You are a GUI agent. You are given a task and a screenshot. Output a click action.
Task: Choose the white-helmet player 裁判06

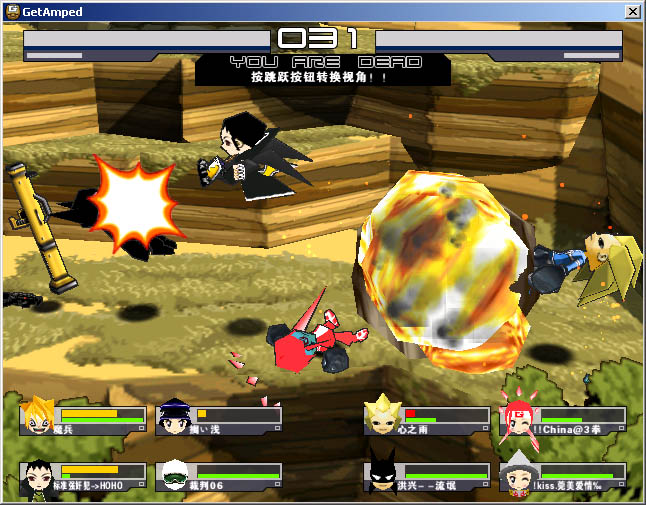tap(174, 476)
